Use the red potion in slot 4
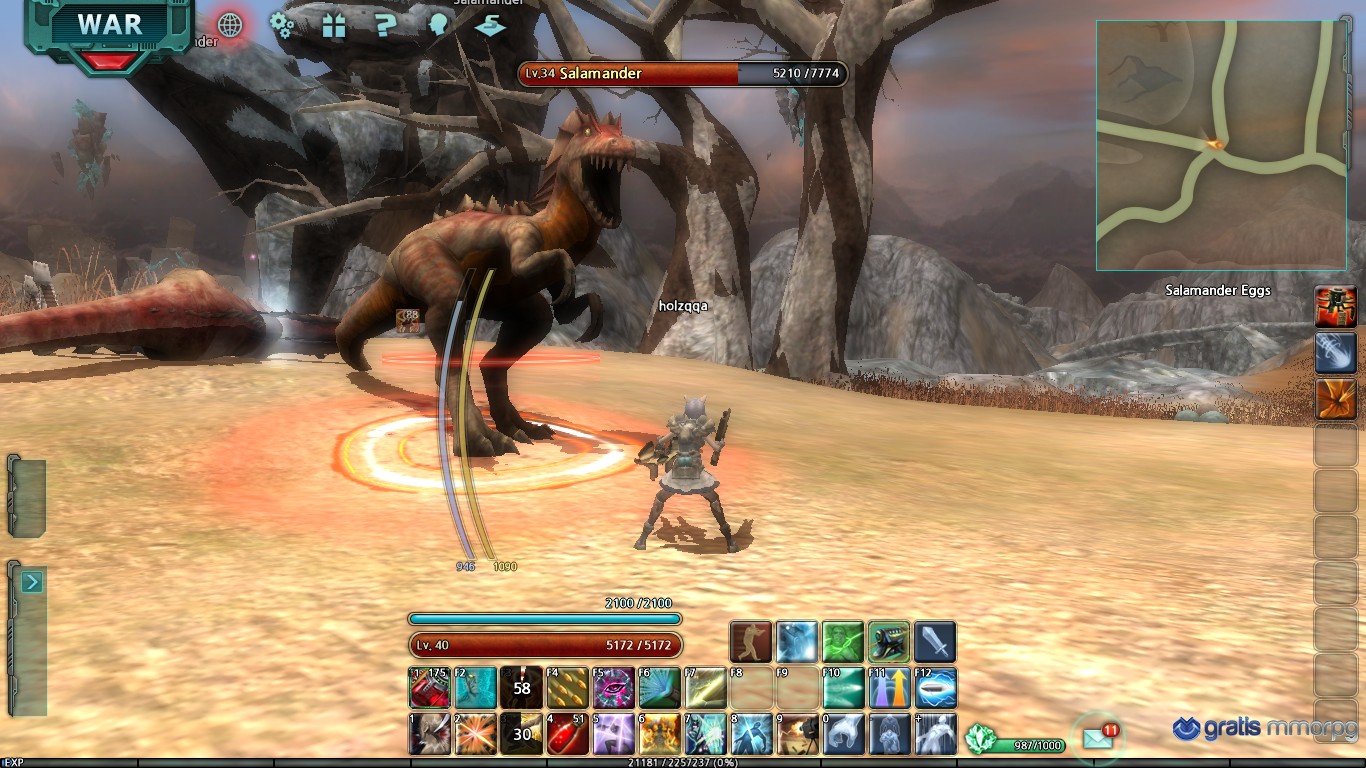Screen dimensions: 1366x768 (x=567, y=734)
